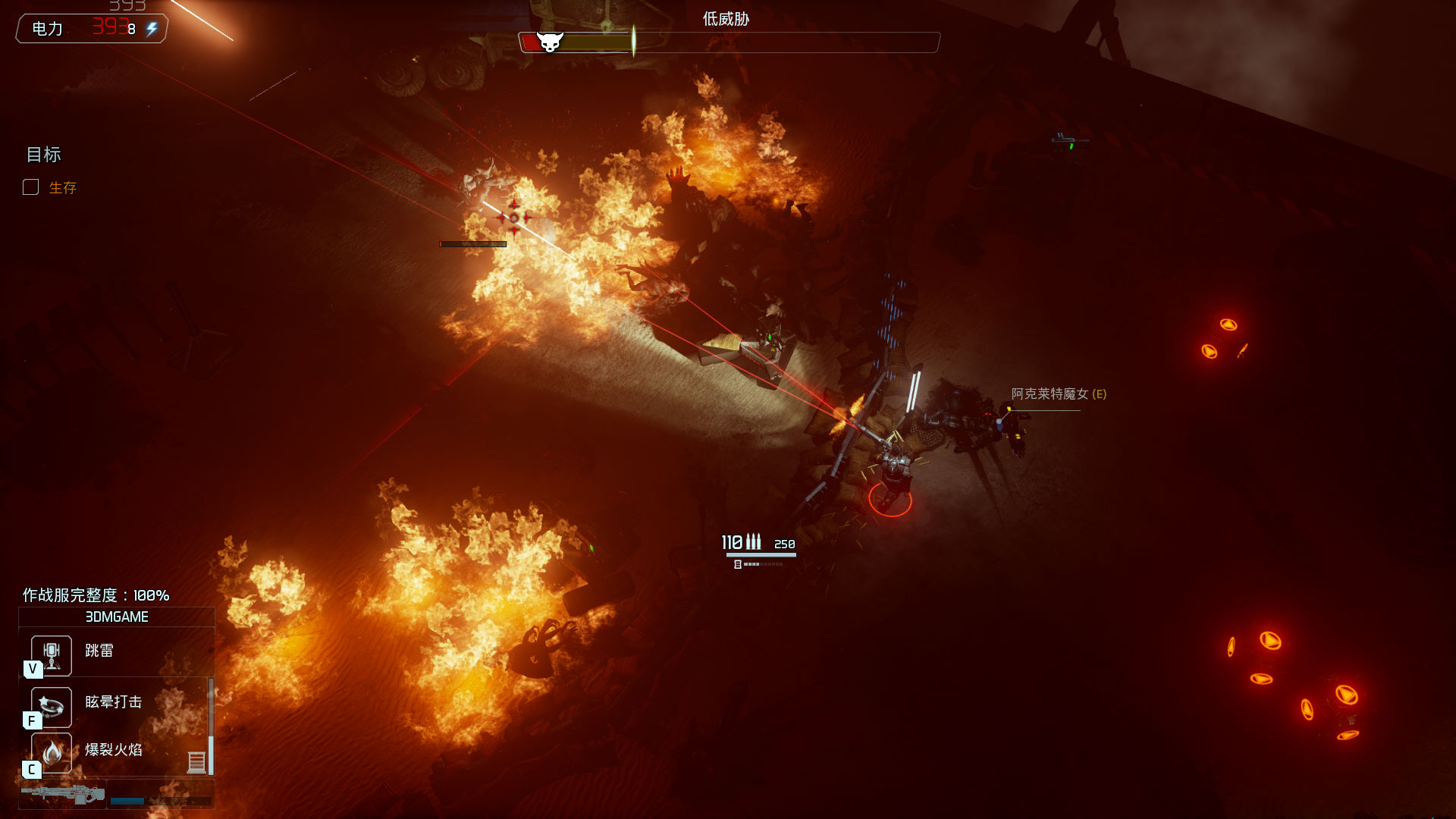Activate the 跳雷 mine ability icon
Screen dimensions: 1456x819
coord(52,654)
